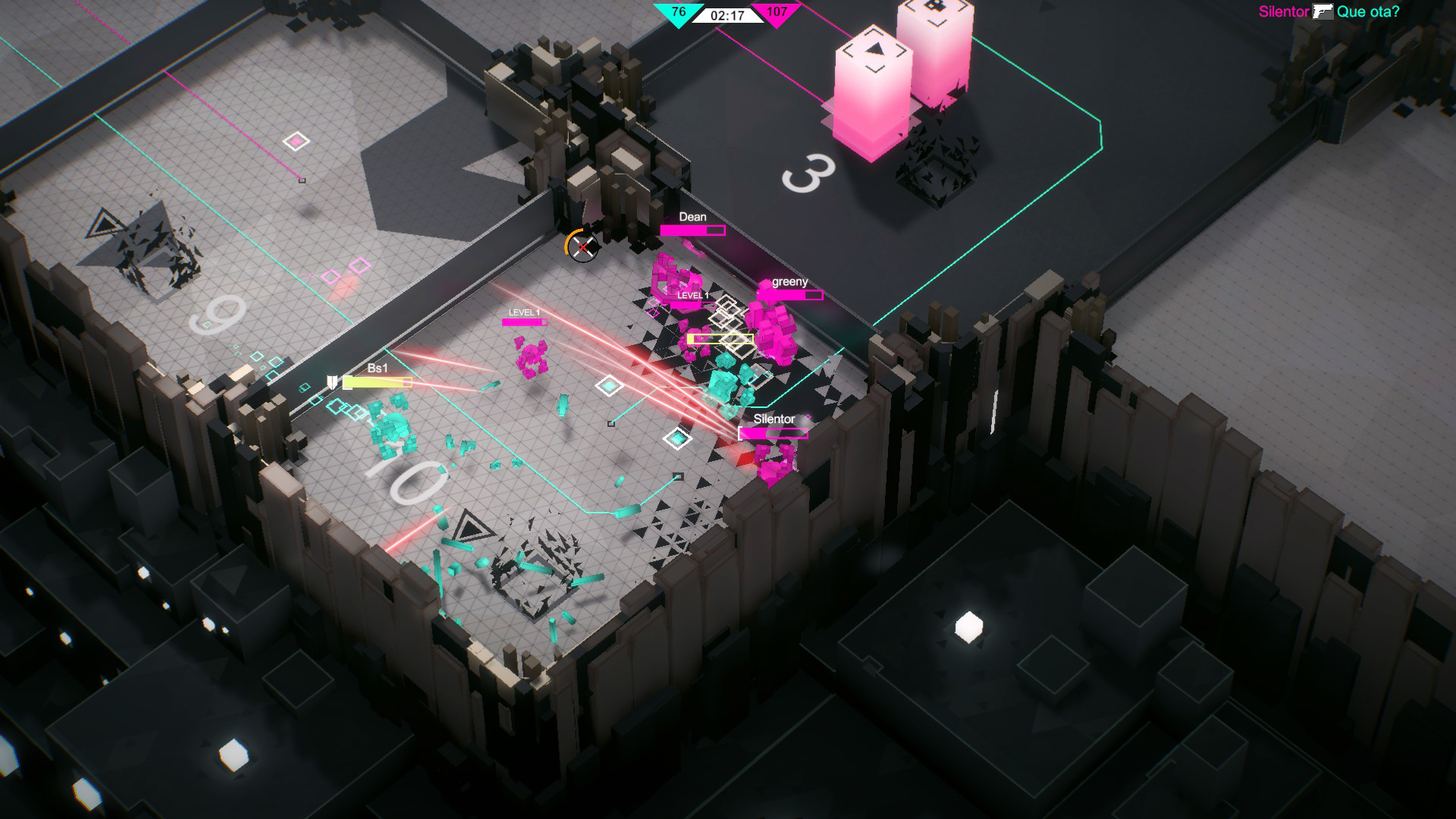Image resolution: width=1456 pixels, height=819 pixels.
Task: Click Silentor's name in the kill feed
Action: click(1285, 12)
